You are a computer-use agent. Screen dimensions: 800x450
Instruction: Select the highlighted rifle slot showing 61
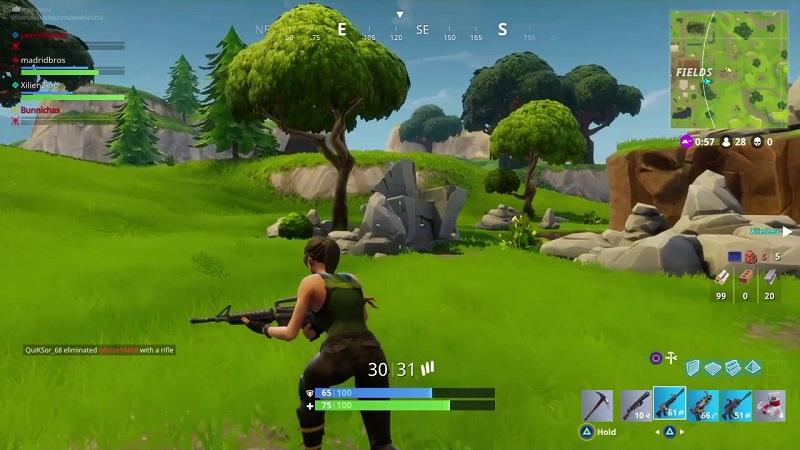coord(669,404)
